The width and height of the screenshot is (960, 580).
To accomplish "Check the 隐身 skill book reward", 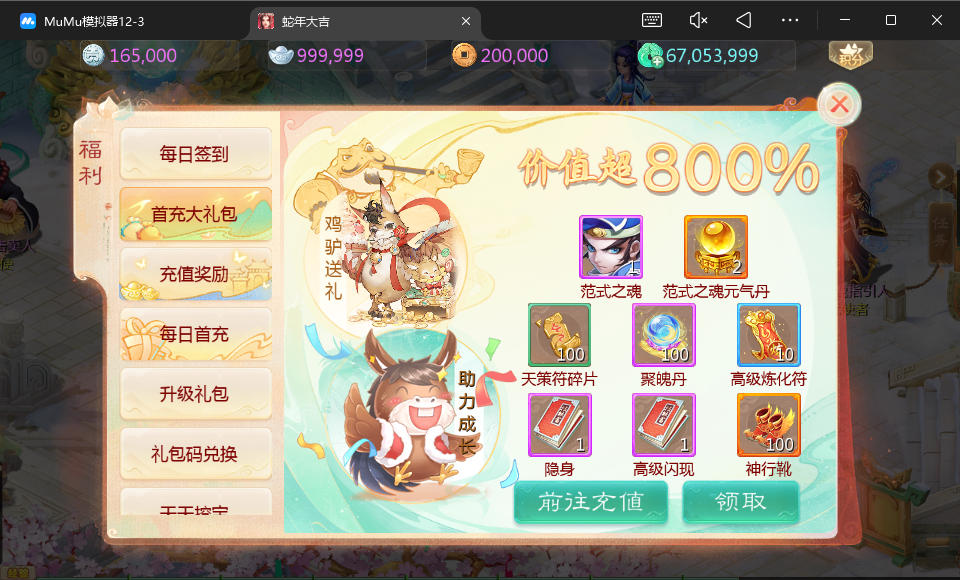I will [559, 424].
